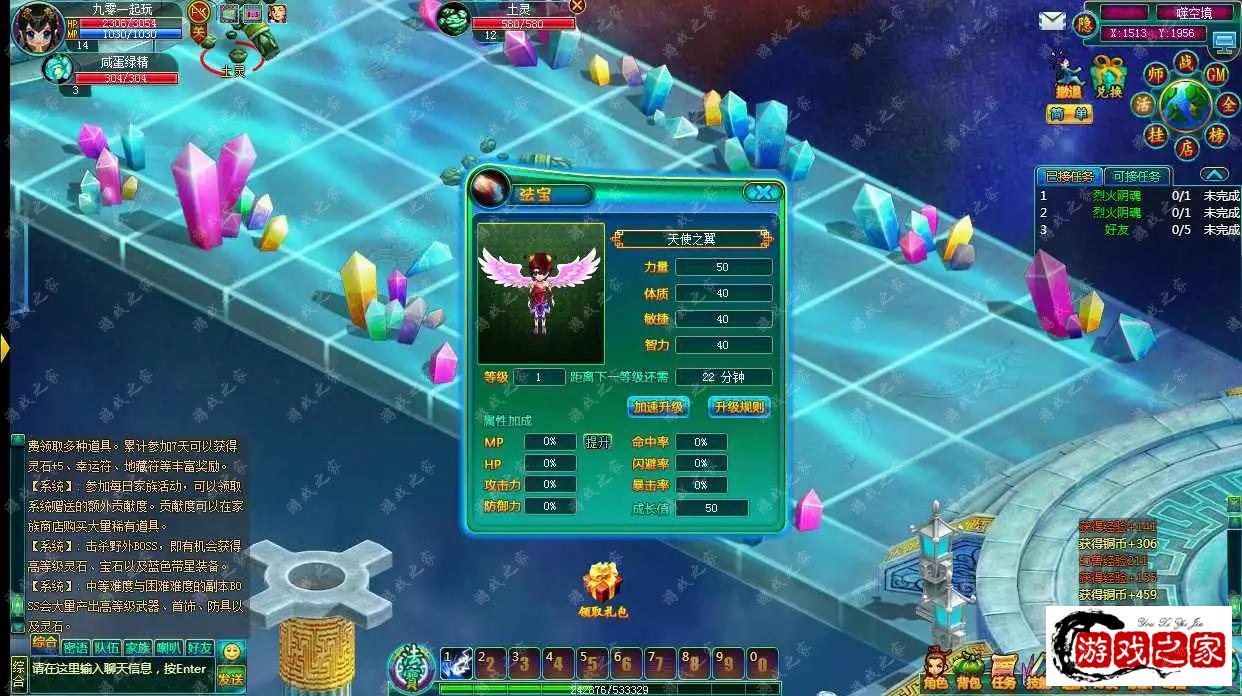The height and width of the screenshot is (696, 1242).
Task: Open the 榜 ranking button
Action: click(x=1217, y=135)
